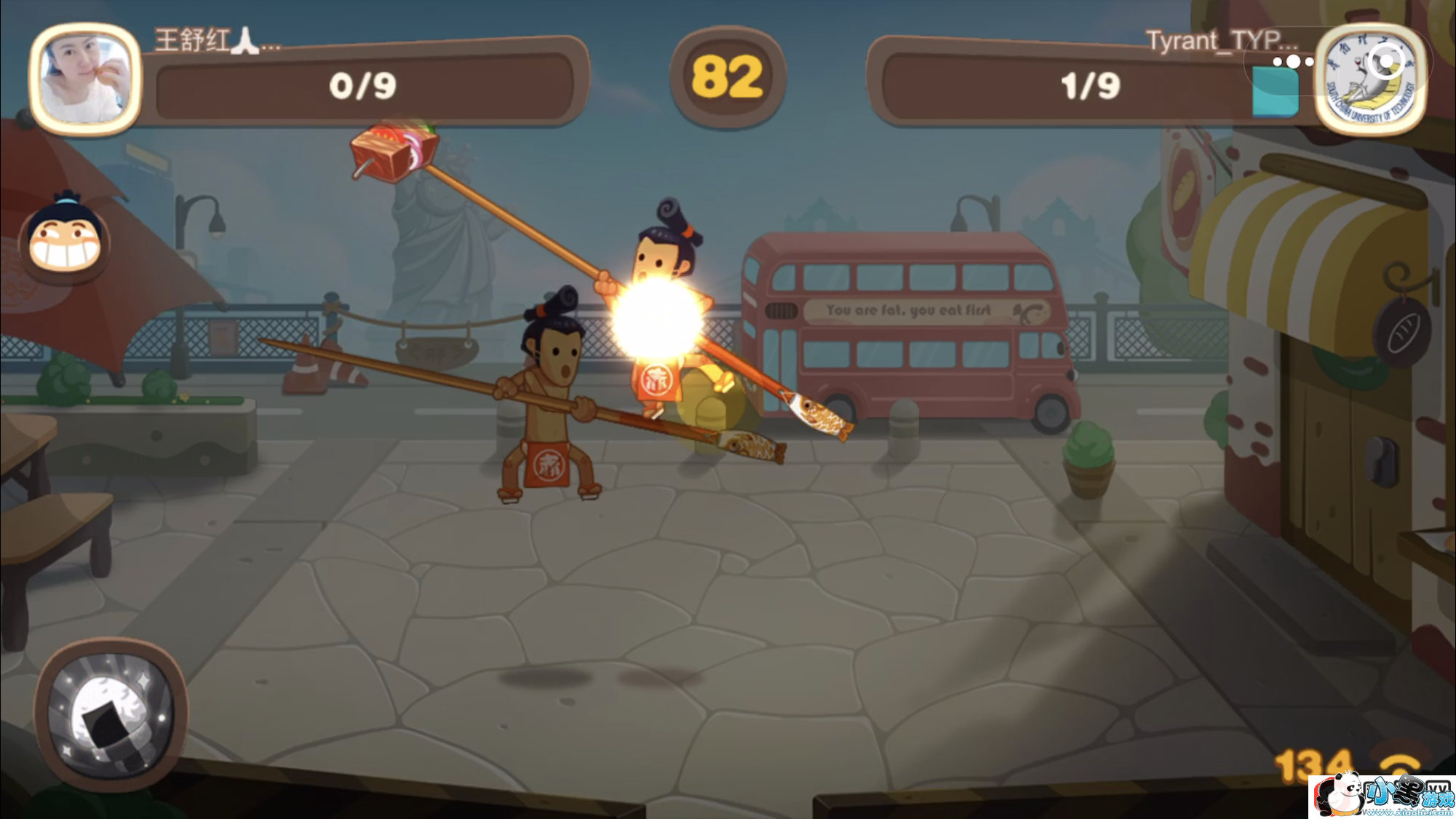Close the mini program with the circle button
Image resolution: width=1456 pixels, height=819 pixels.
click(x=1385, y=62)
